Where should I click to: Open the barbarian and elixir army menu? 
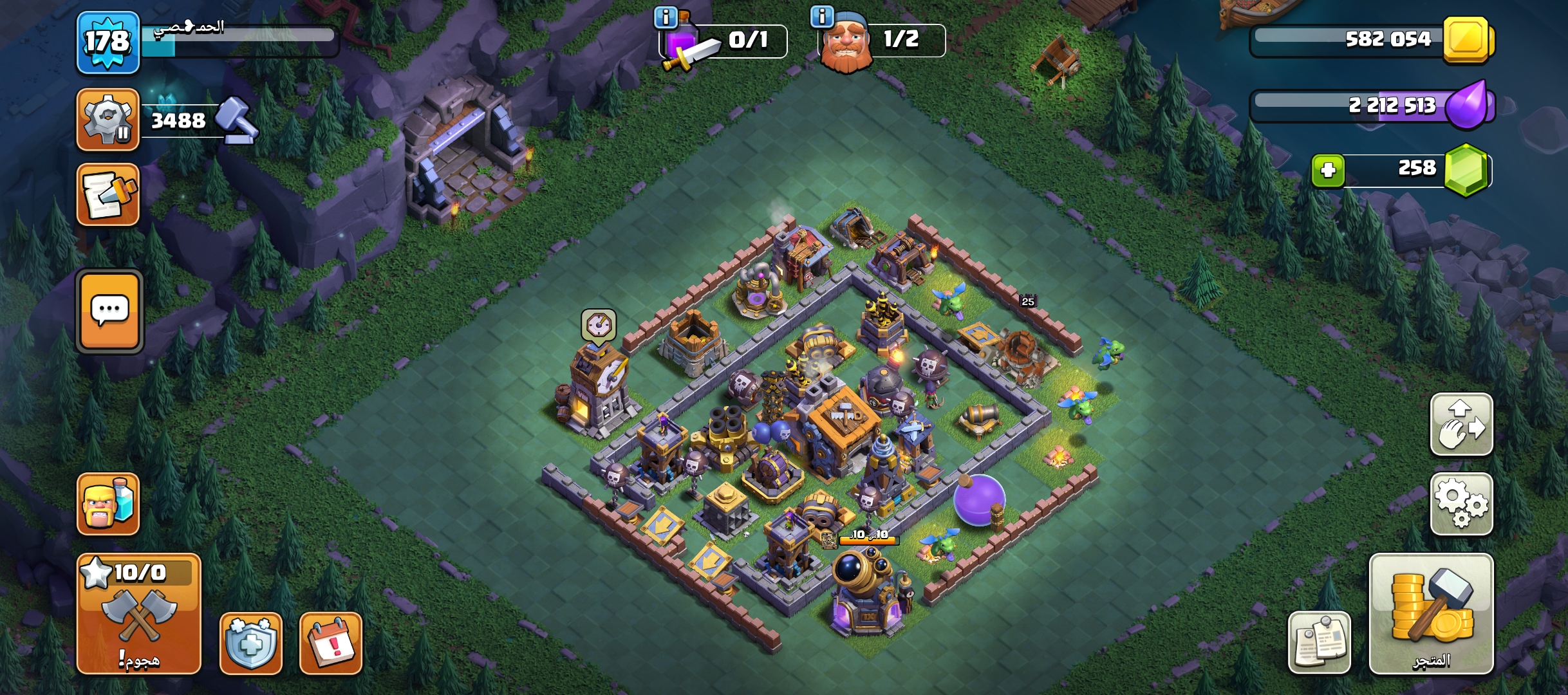click(x=107, y=504)
